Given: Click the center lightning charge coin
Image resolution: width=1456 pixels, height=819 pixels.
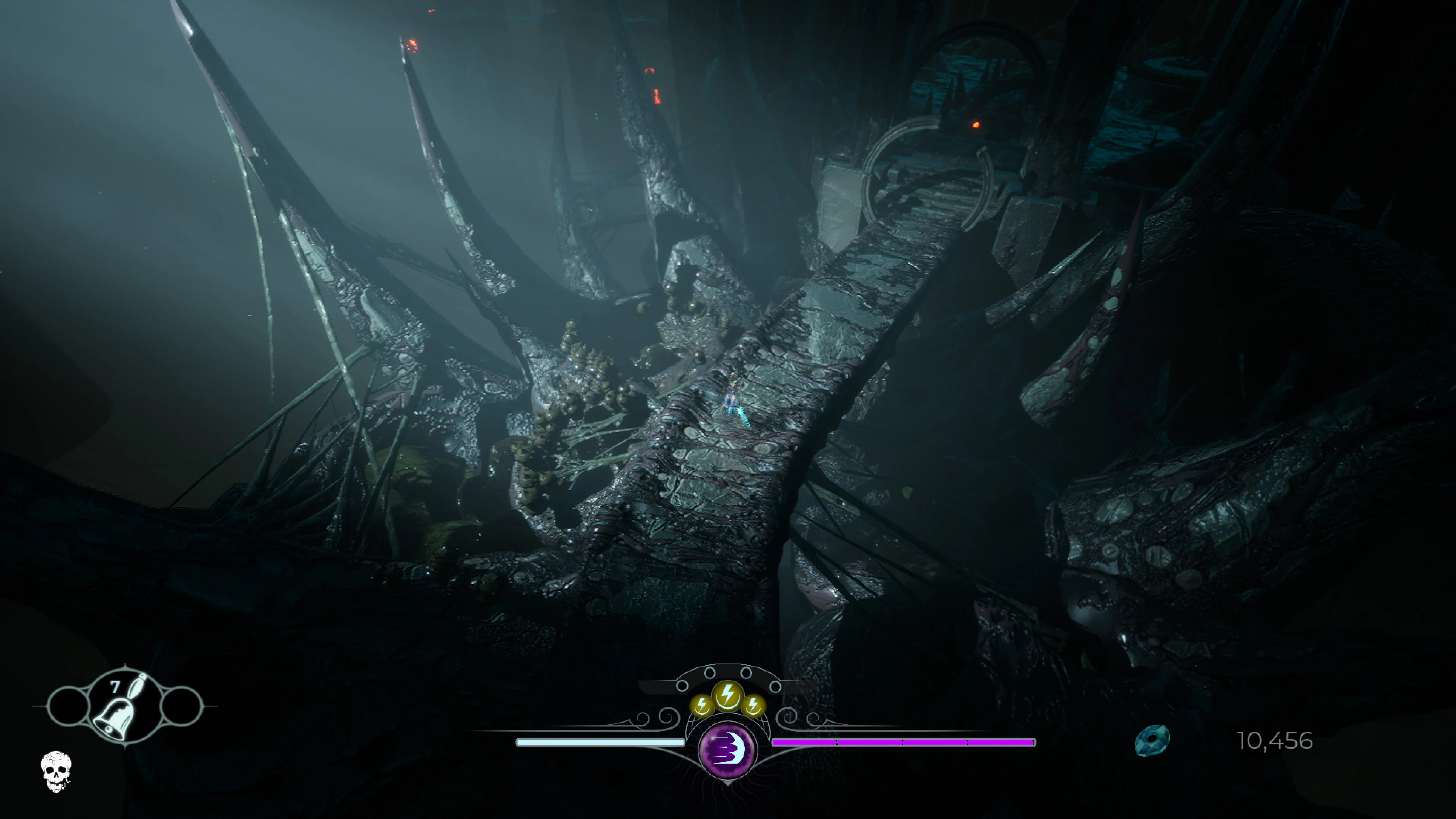Looking at the screenshot, I should pyautogui.click(x=728, y=695).
